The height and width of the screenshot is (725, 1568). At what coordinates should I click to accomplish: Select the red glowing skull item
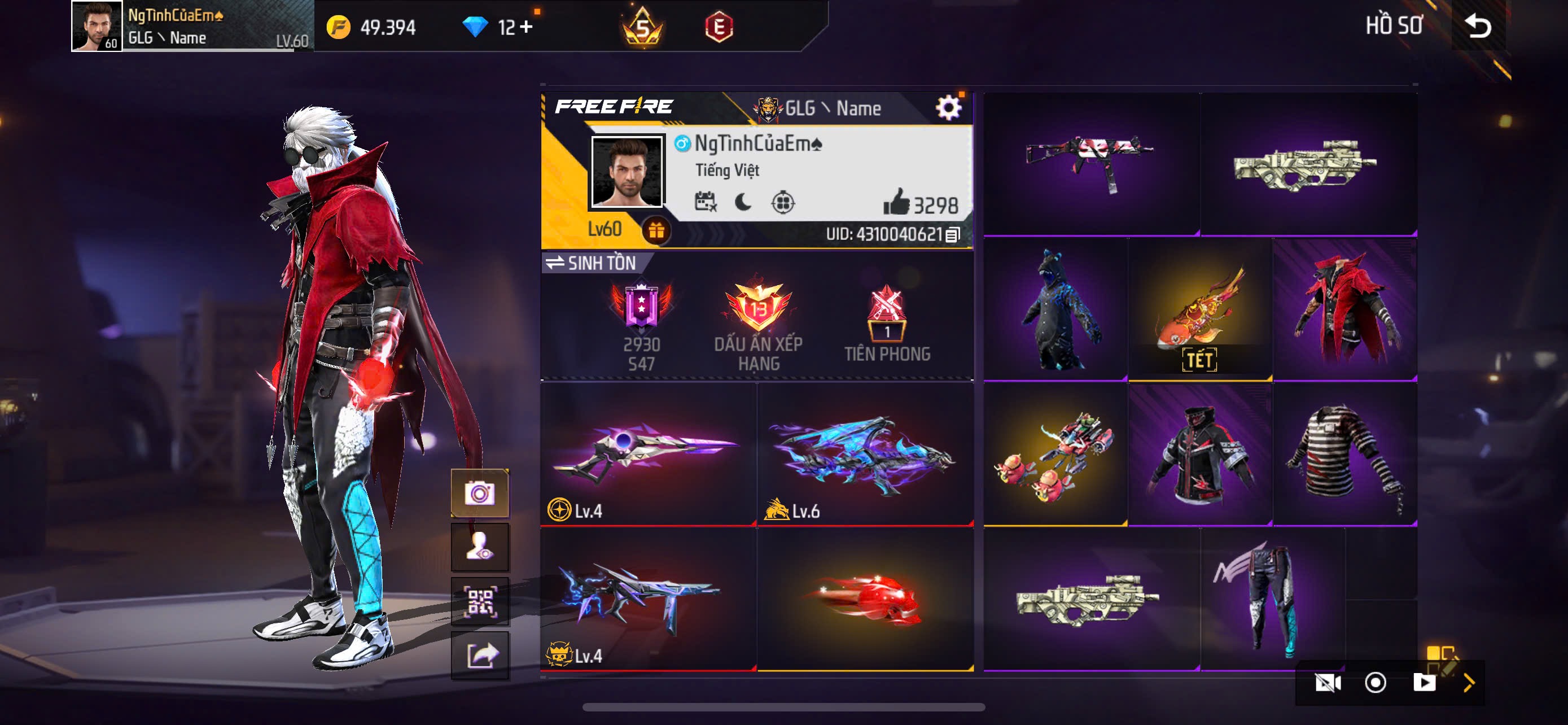tap(865, 599)
